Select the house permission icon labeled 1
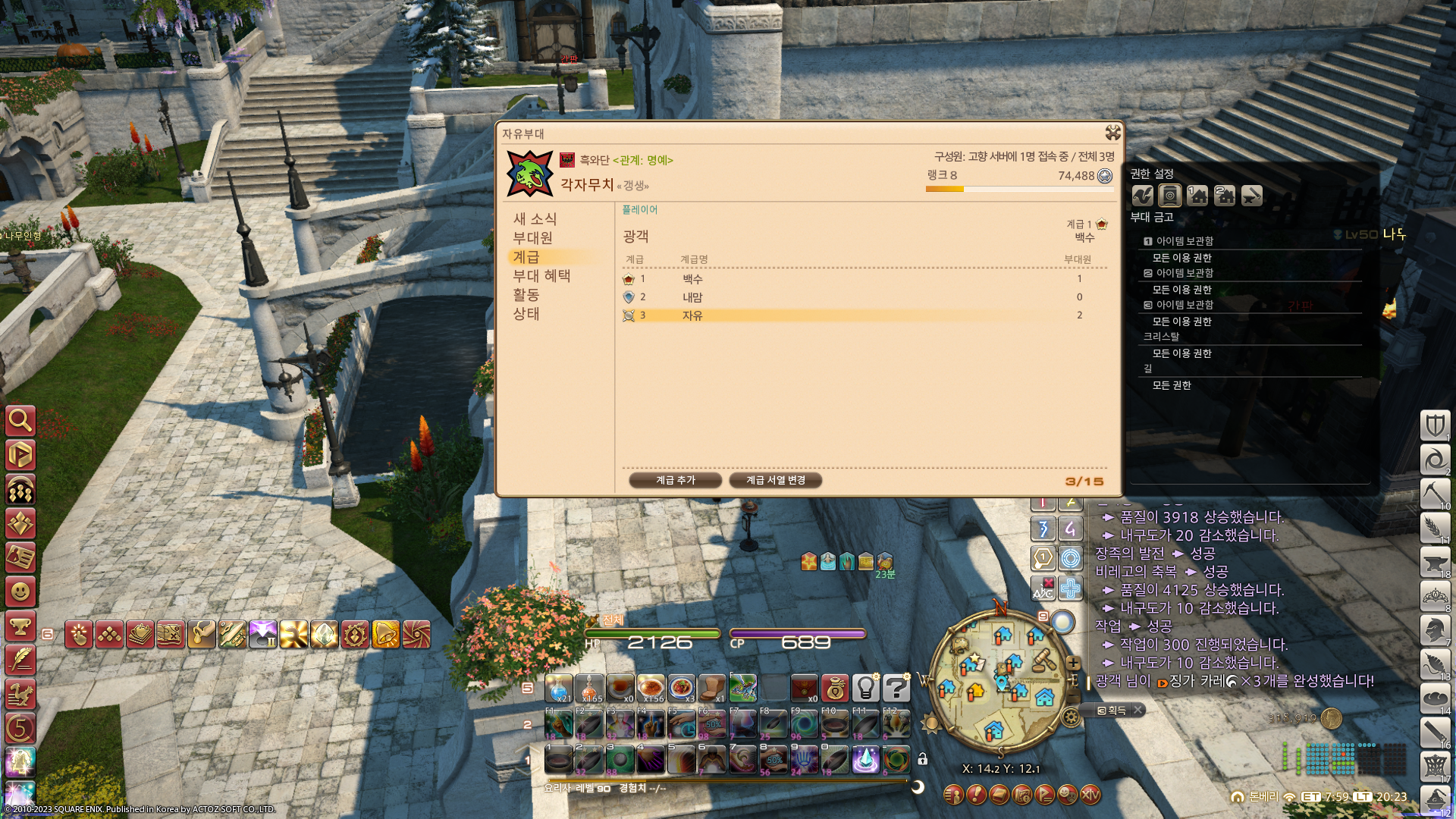Image resolution: width=1456 pixels, height=819 pixels. click(x=1197, y=196)
